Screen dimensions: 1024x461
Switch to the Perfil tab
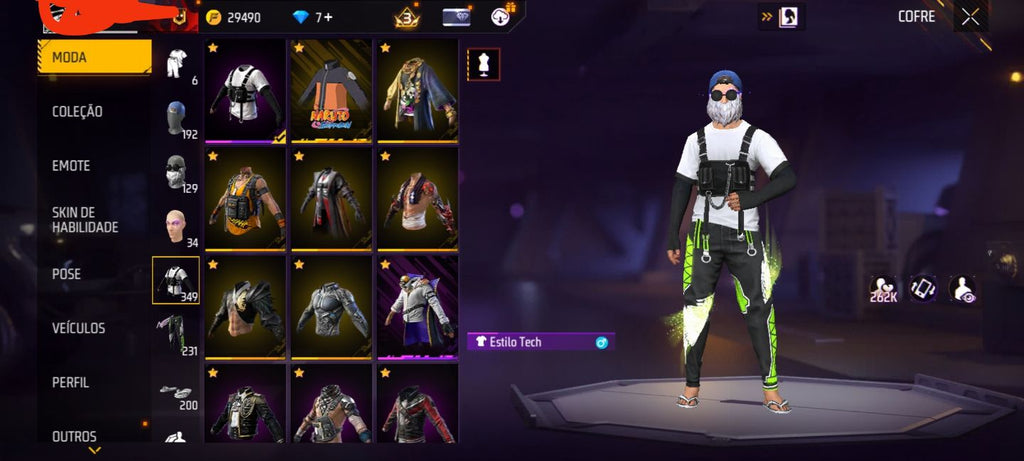pyautogui.click(x=71, y=382)
